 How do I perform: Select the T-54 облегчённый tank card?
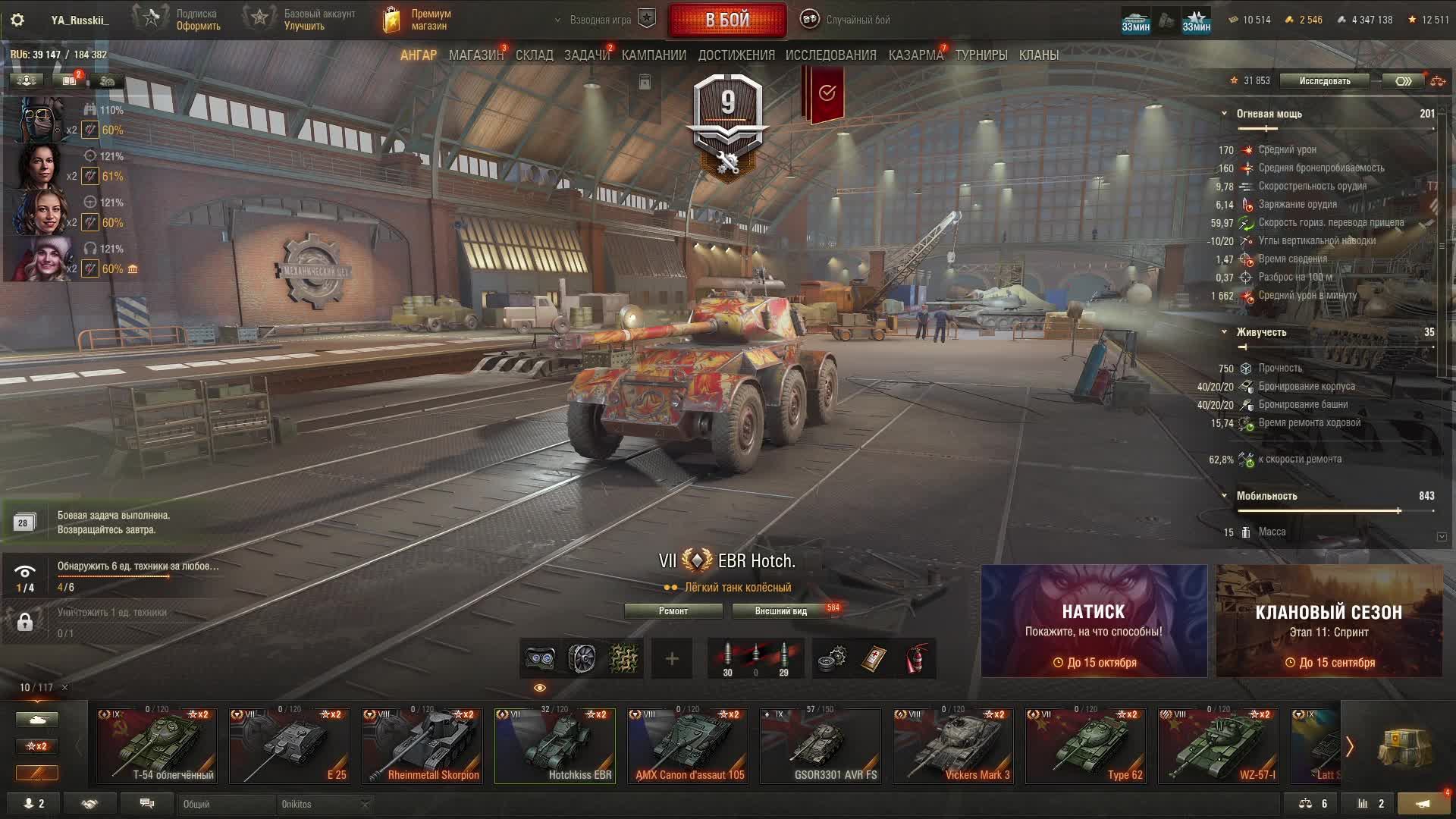pyautogui.click(x=157, y=746)
